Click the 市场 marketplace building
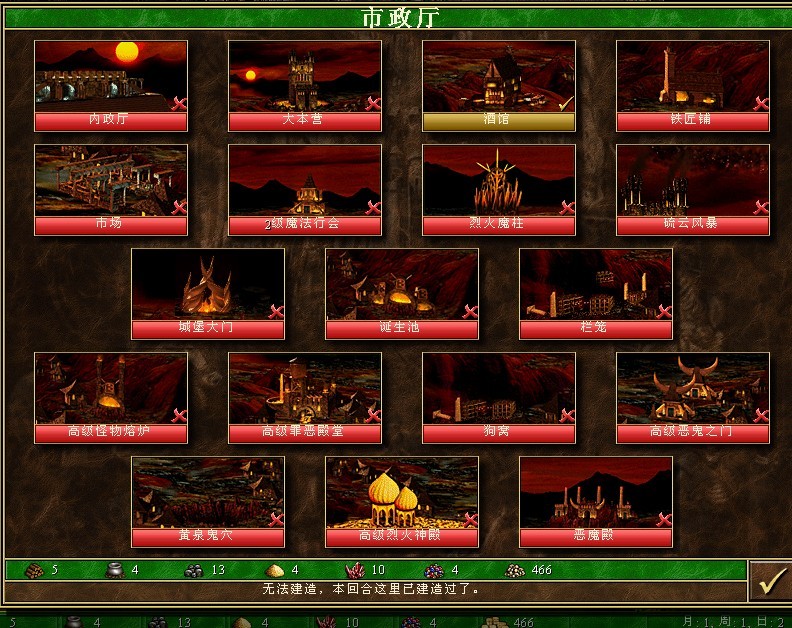 pos(111,190)
